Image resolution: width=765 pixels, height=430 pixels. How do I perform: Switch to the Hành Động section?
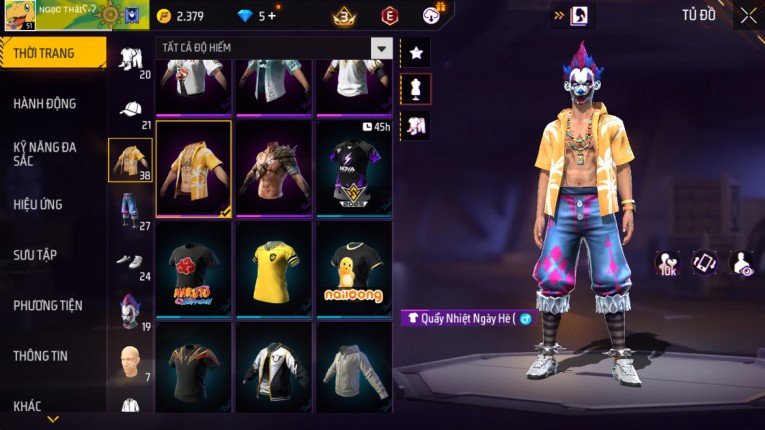click(x=45, y=103)
